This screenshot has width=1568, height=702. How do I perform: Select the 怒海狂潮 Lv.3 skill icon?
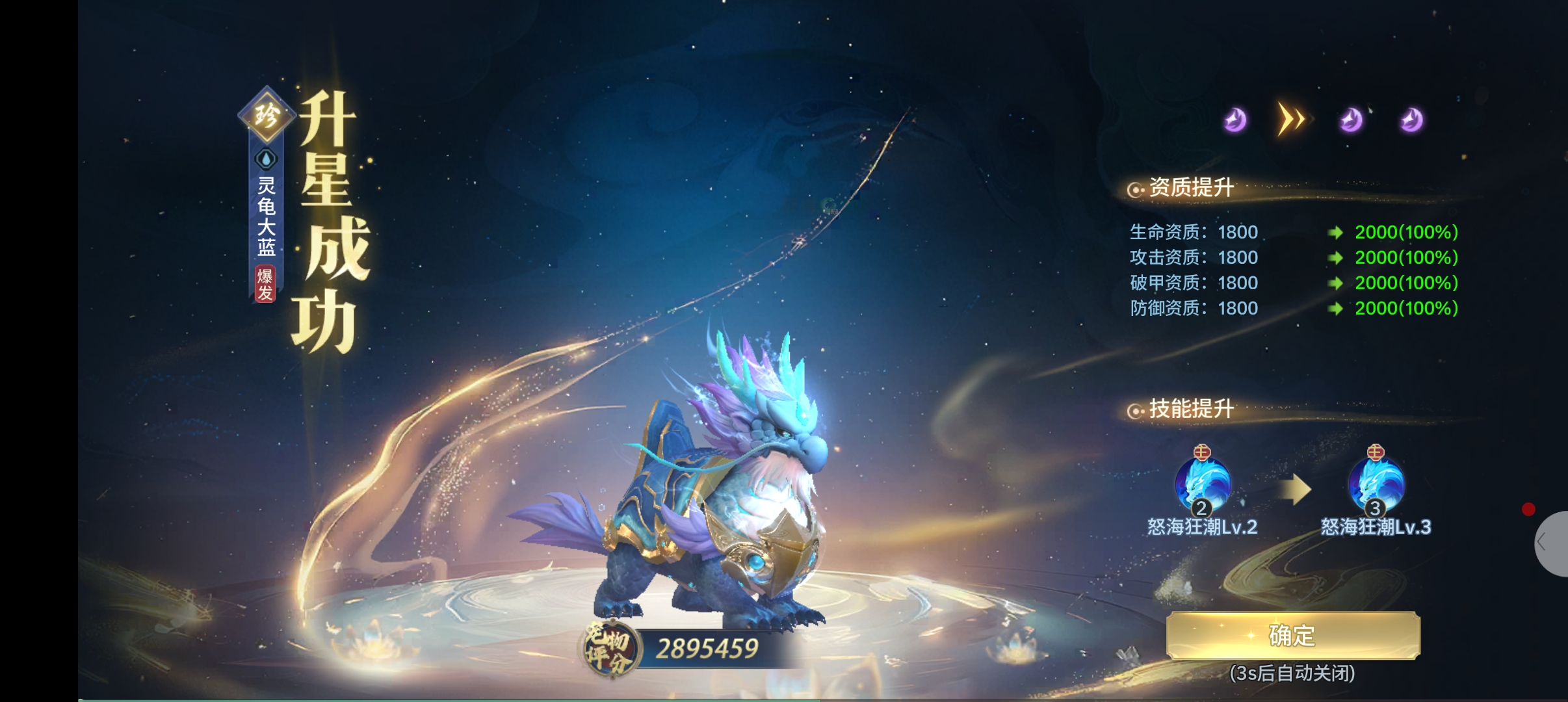tap(1376, 486)
